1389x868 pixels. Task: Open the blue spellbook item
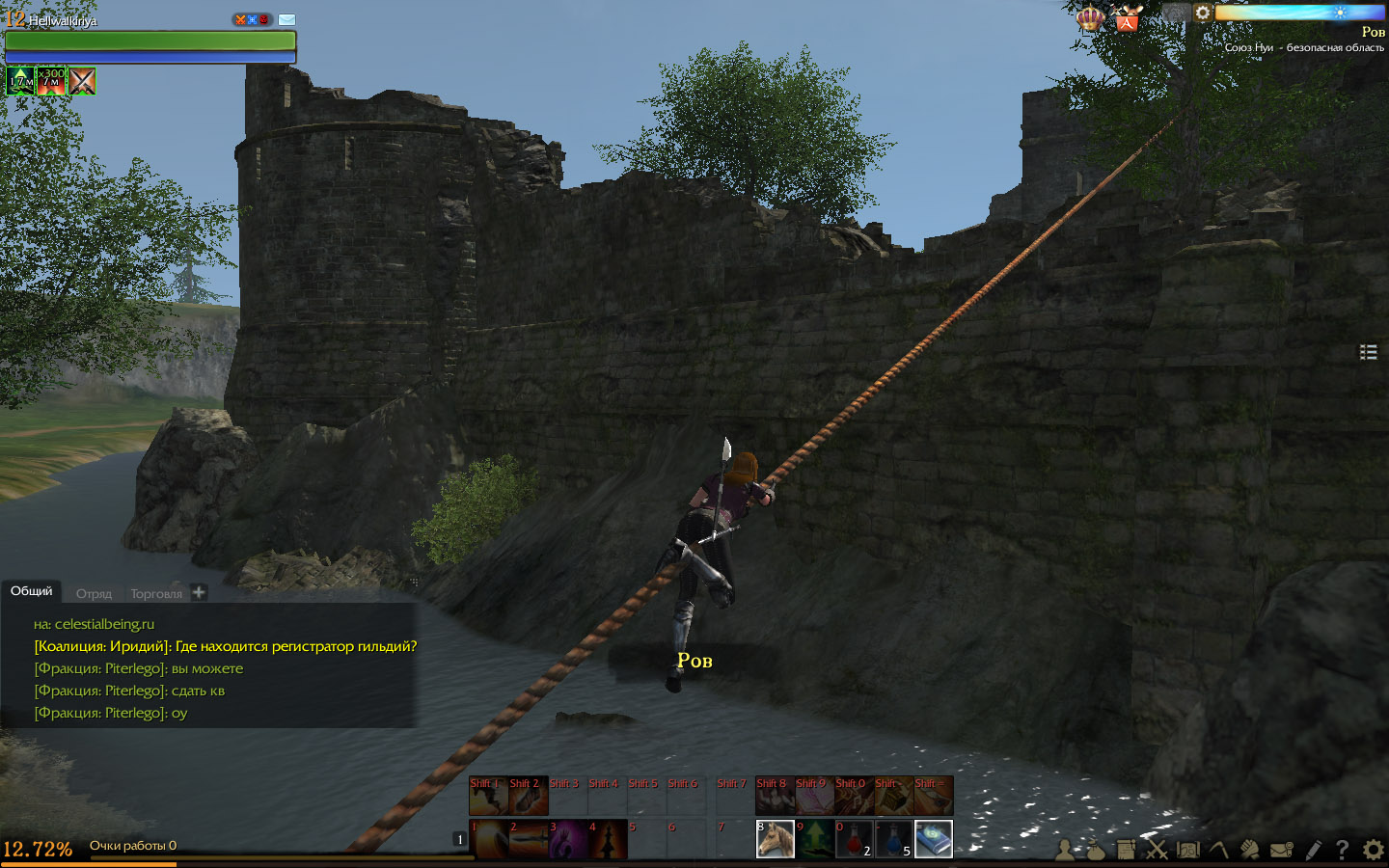[934, 839]
